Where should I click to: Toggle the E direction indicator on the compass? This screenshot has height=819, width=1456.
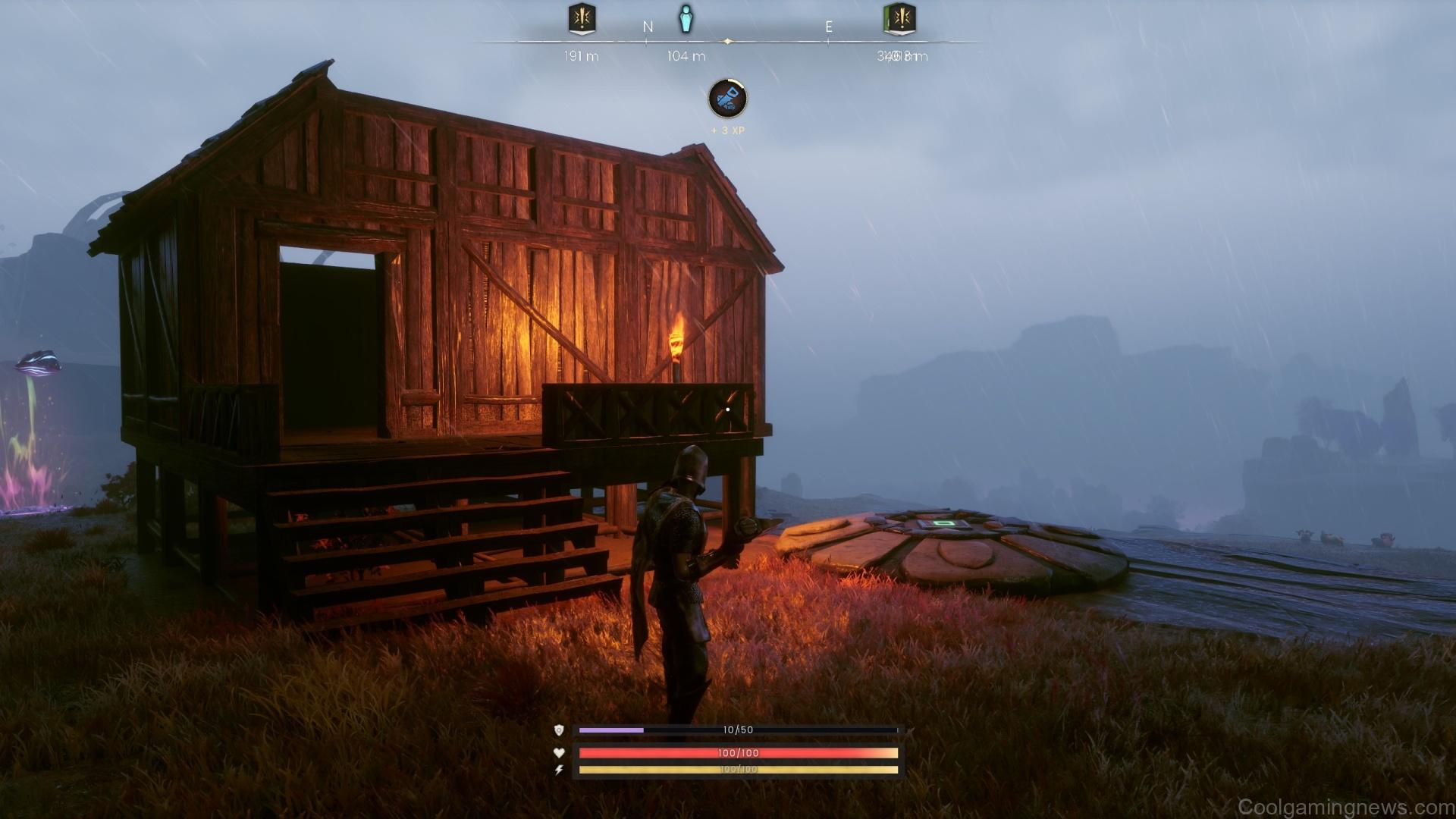click(x=829, y=25)
